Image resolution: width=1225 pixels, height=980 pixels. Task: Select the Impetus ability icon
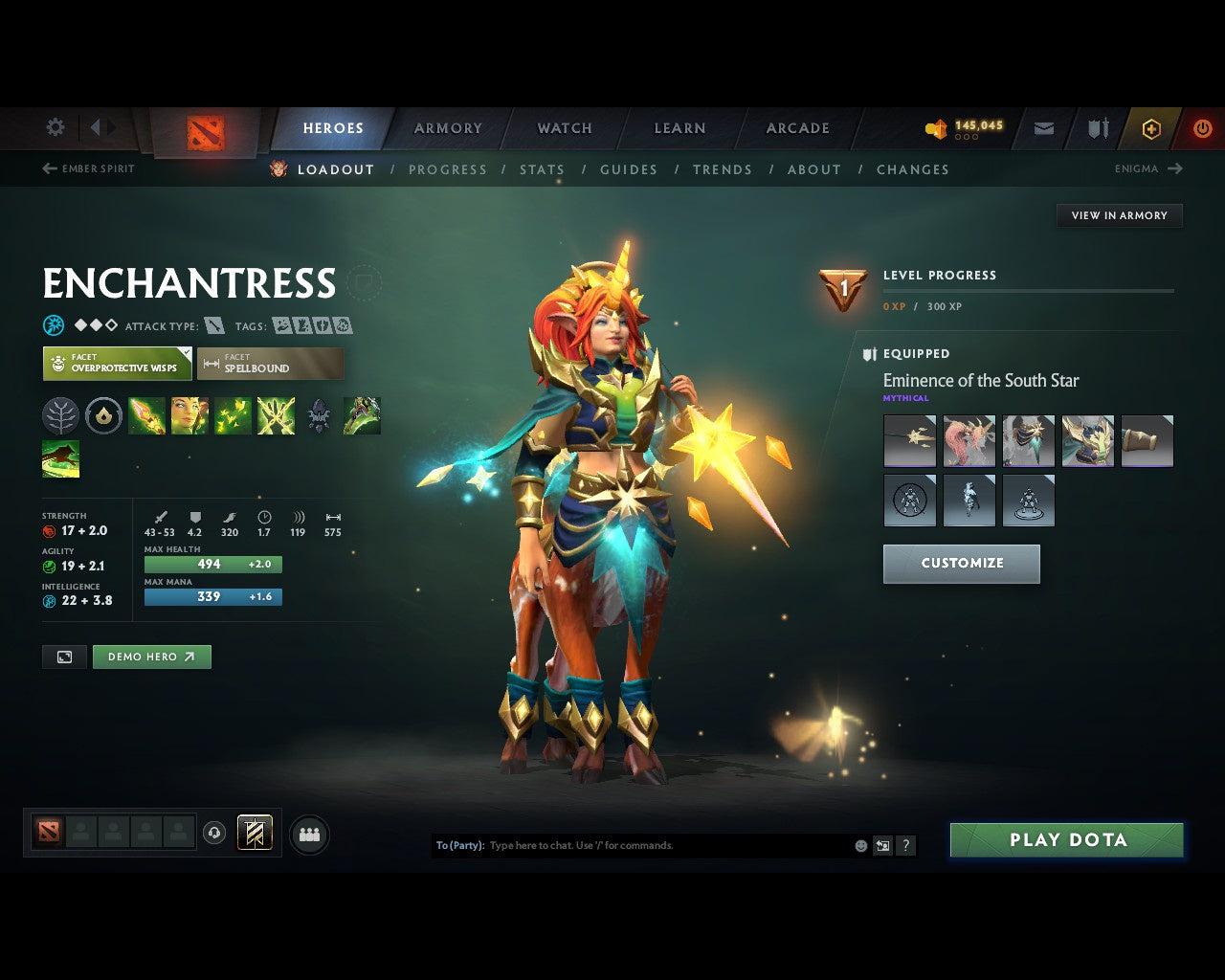tap(146, 414)
